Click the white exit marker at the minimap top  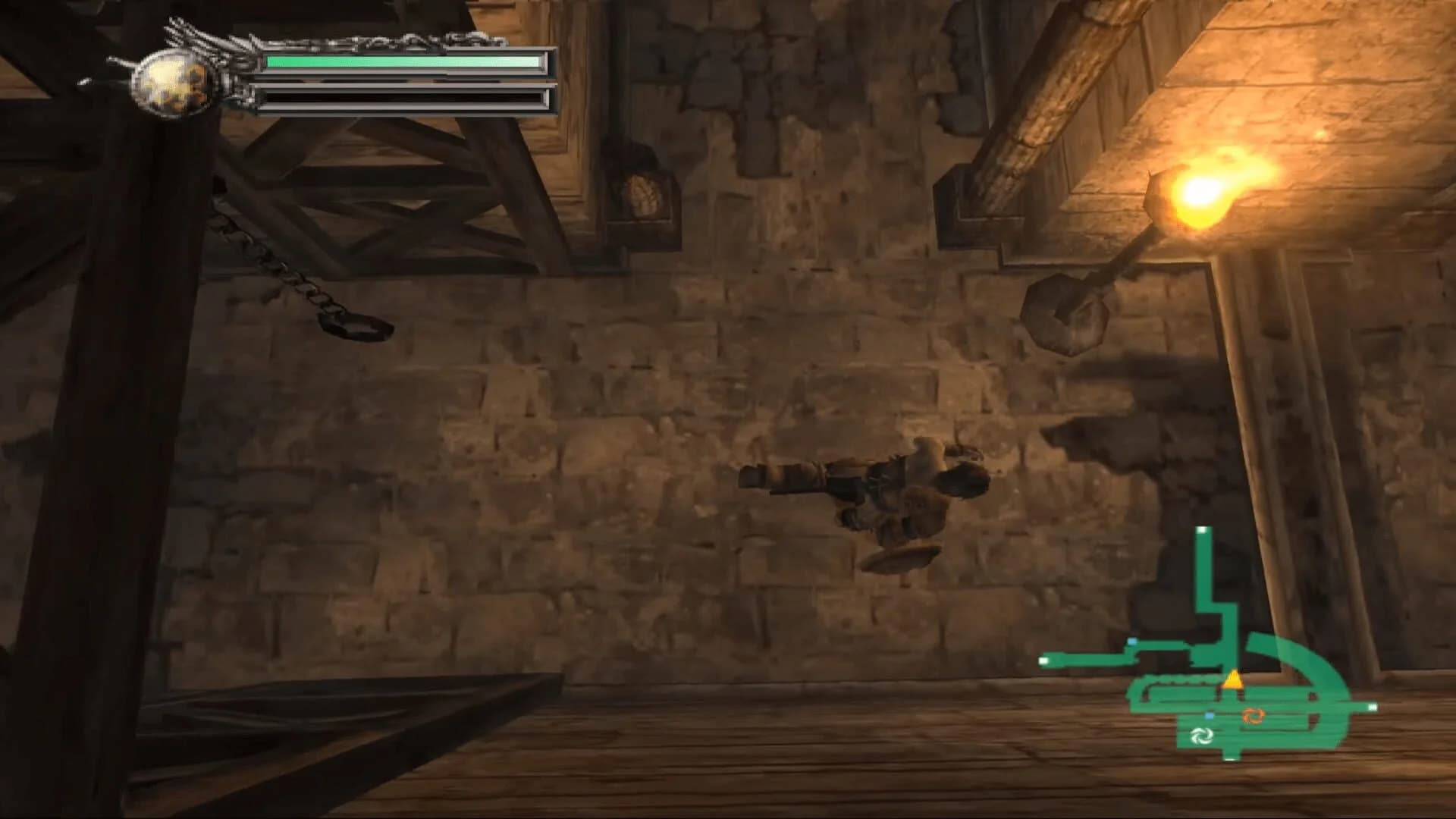(1203, 530)
